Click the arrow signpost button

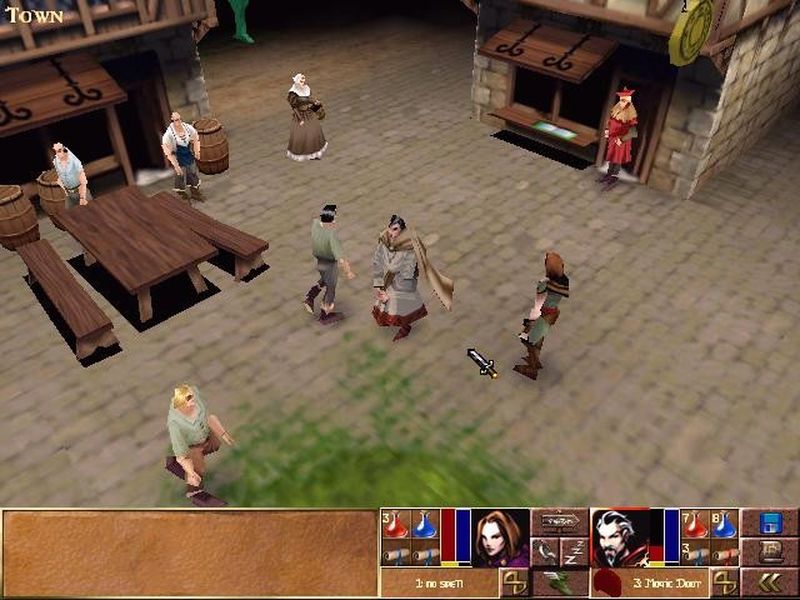click(x=559, y=522)
